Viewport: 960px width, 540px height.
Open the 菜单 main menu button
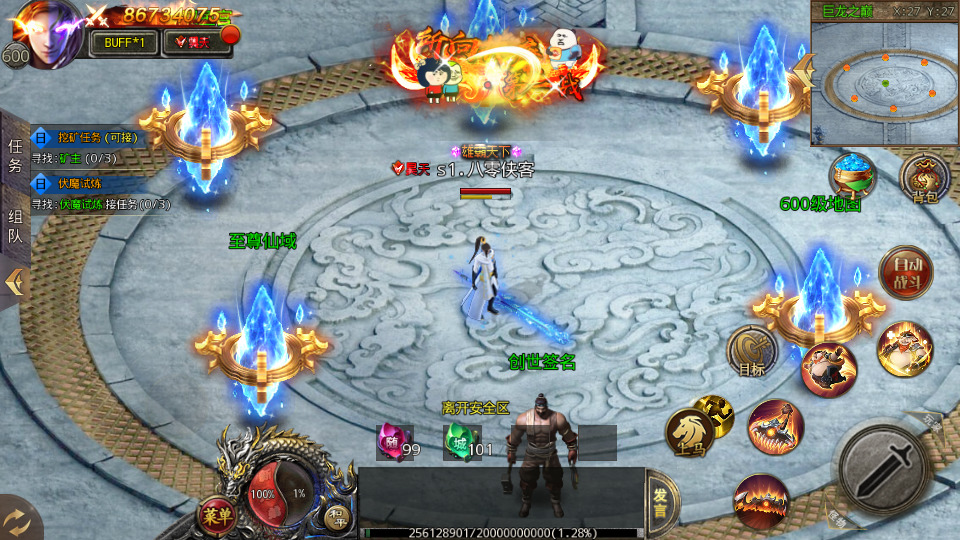[x=213, y=515]
